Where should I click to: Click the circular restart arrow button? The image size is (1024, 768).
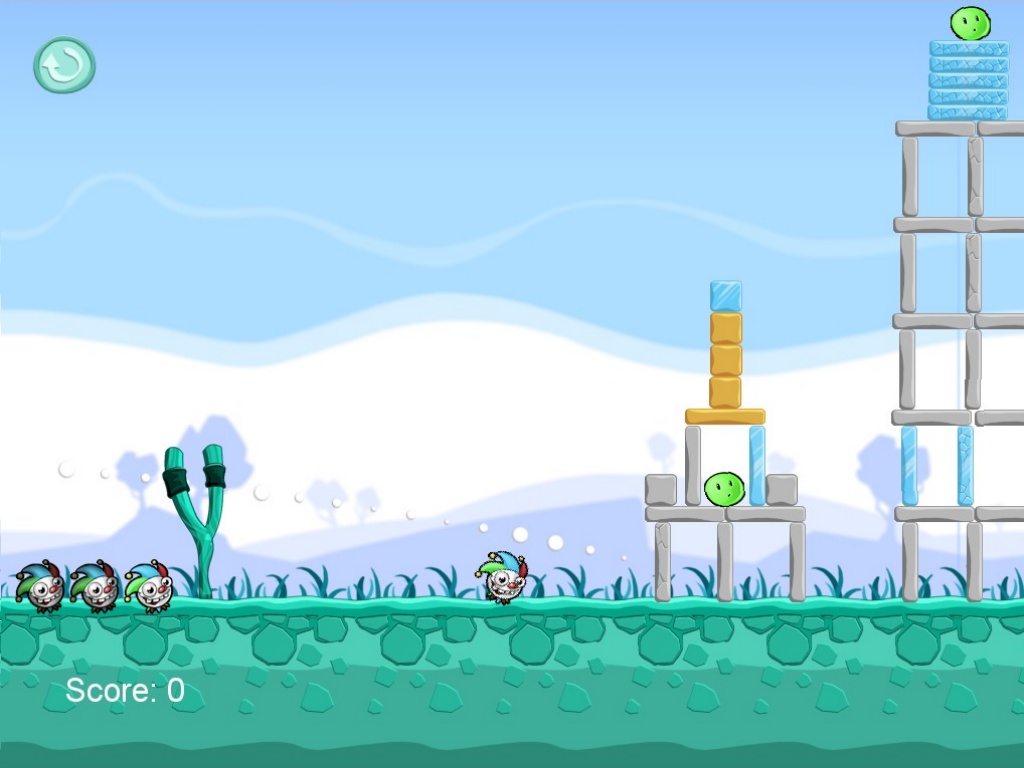(64, 66)
